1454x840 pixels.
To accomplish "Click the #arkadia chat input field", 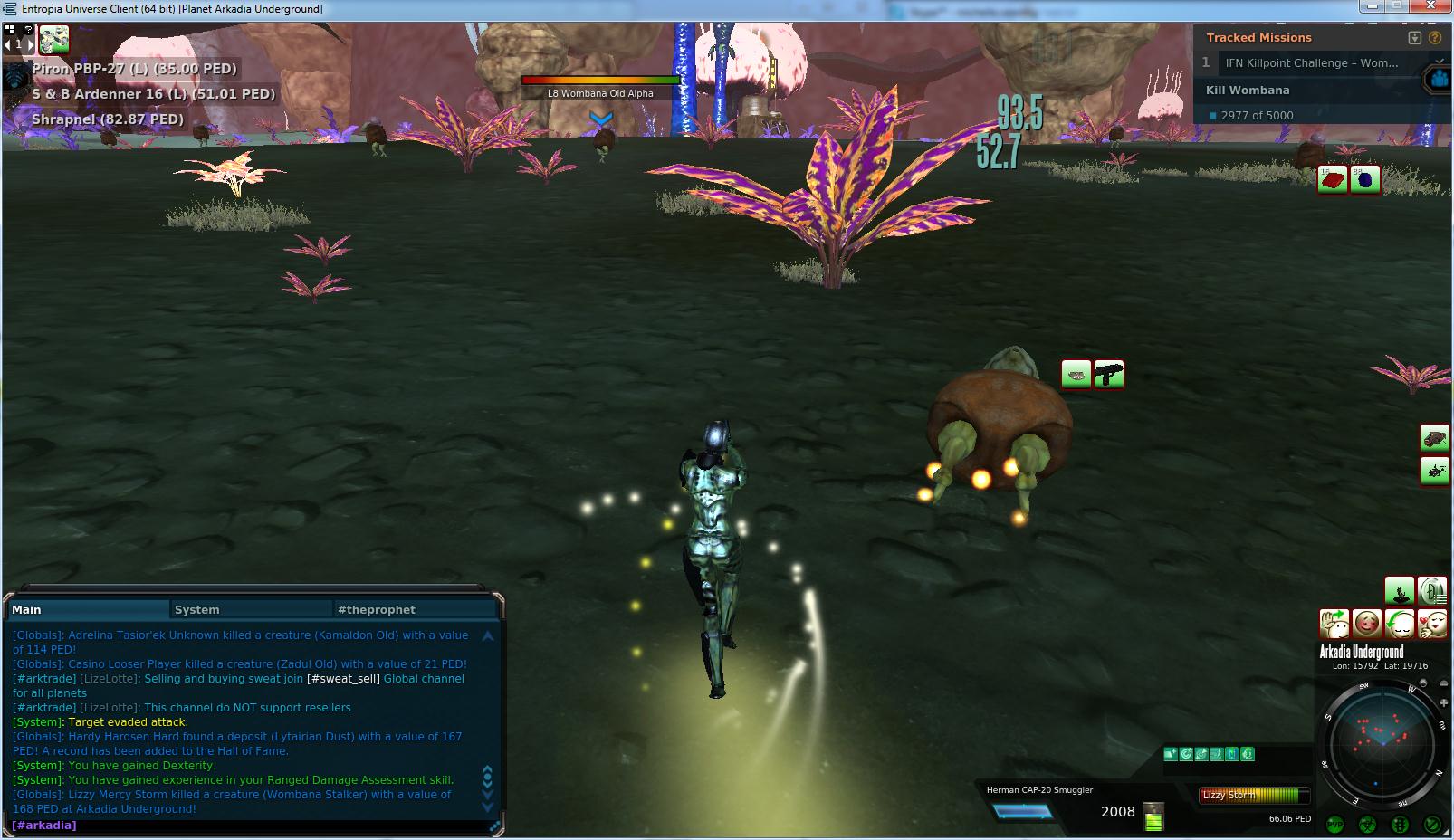I will pyautogui.click(x=253, y=826).
